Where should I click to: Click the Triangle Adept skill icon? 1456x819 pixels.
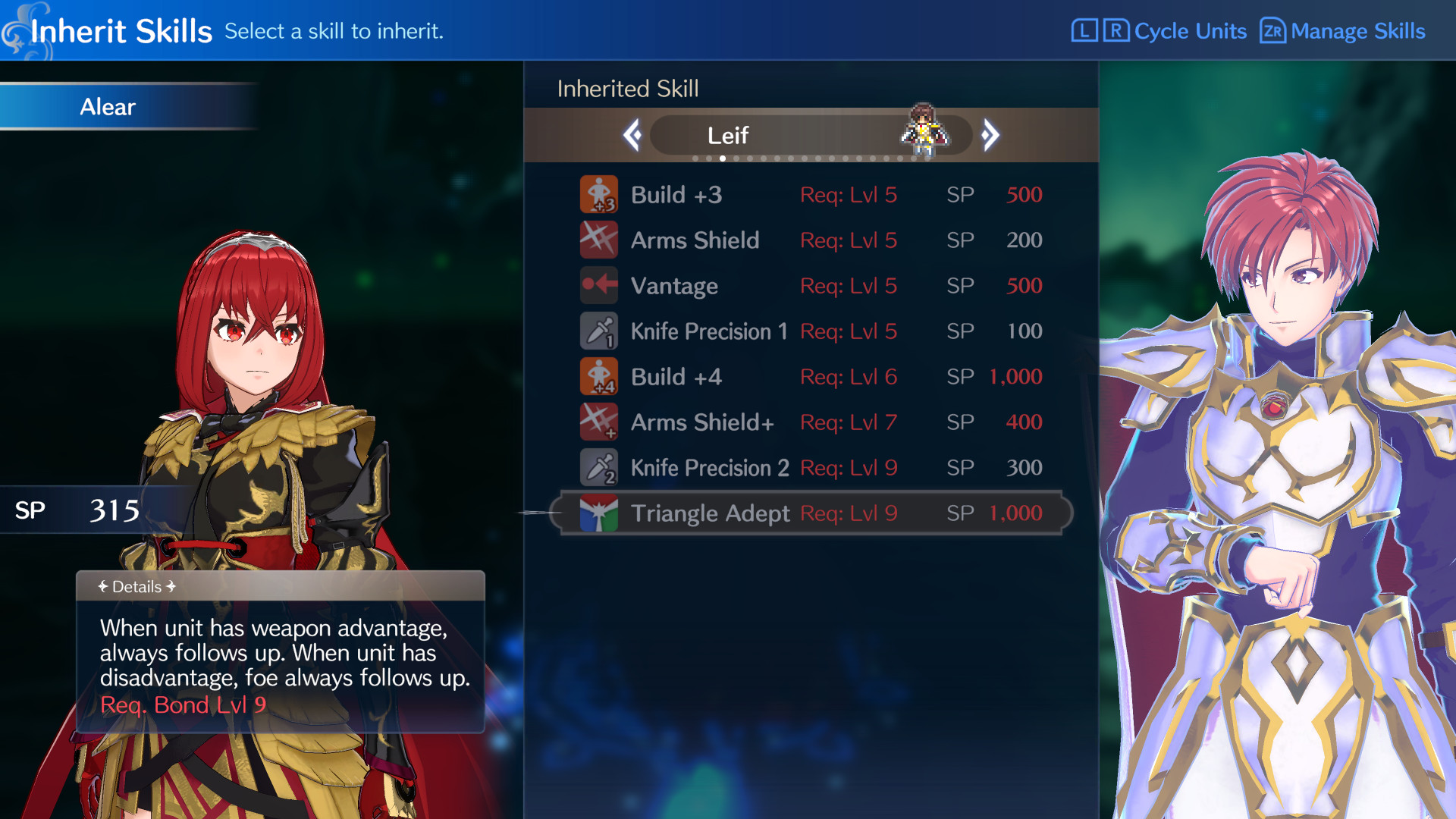[599, 513]
